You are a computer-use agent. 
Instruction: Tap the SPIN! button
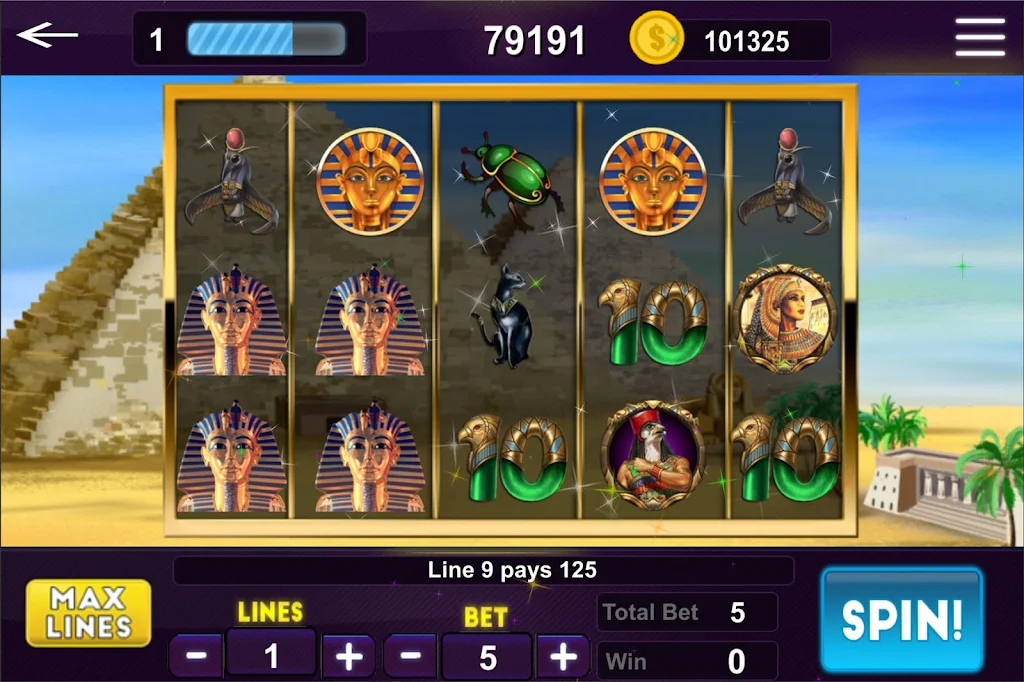click(x=901, y=619)
